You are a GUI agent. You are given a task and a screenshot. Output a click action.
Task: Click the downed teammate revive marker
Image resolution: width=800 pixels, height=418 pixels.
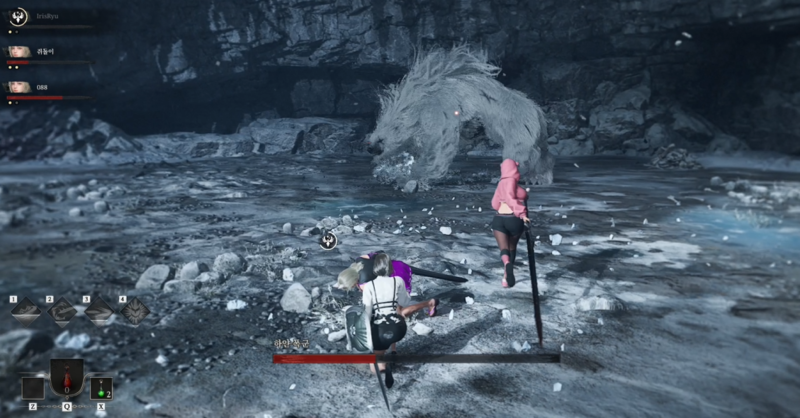328,240
